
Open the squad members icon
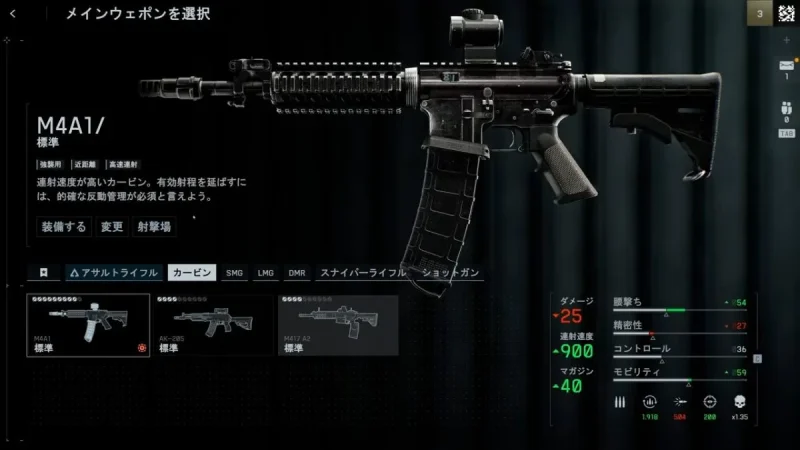pyautogui.click(x=785, y=108)
